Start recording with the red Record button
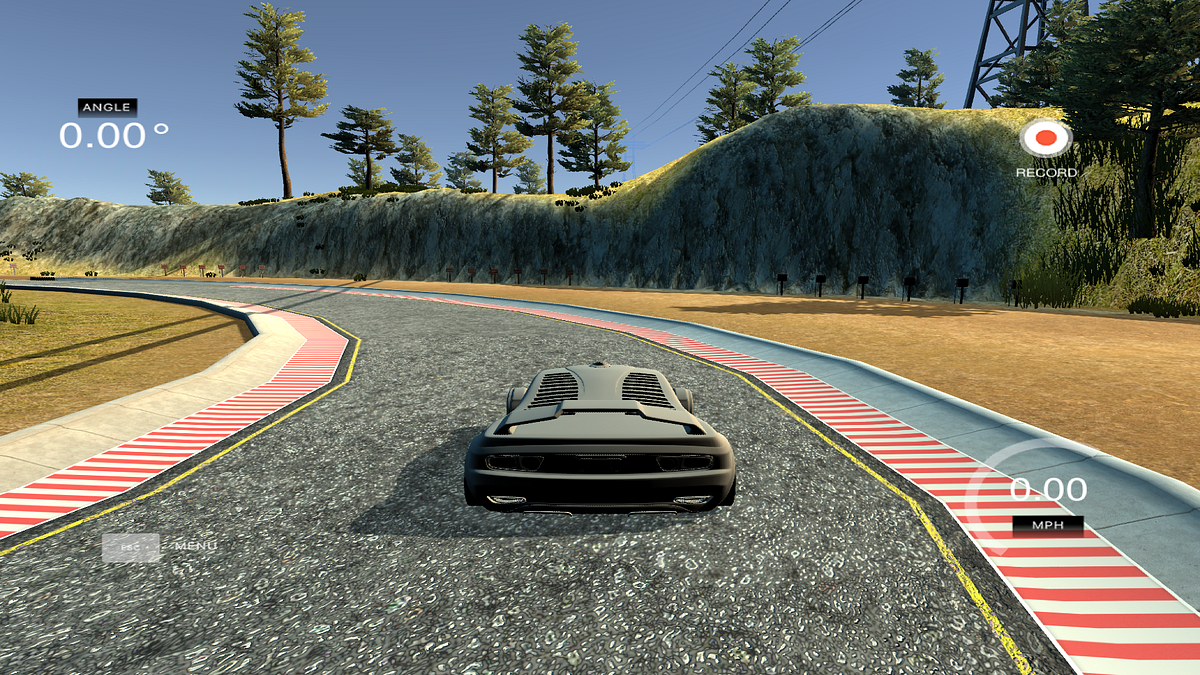 1046,138
